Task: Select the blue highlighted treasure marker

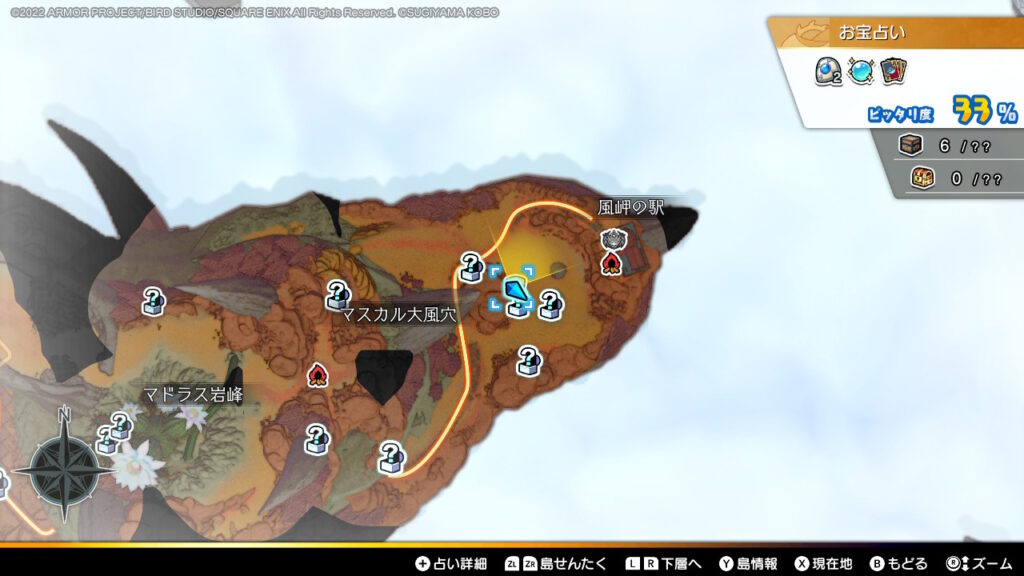Action: click(x=516, y=291)
